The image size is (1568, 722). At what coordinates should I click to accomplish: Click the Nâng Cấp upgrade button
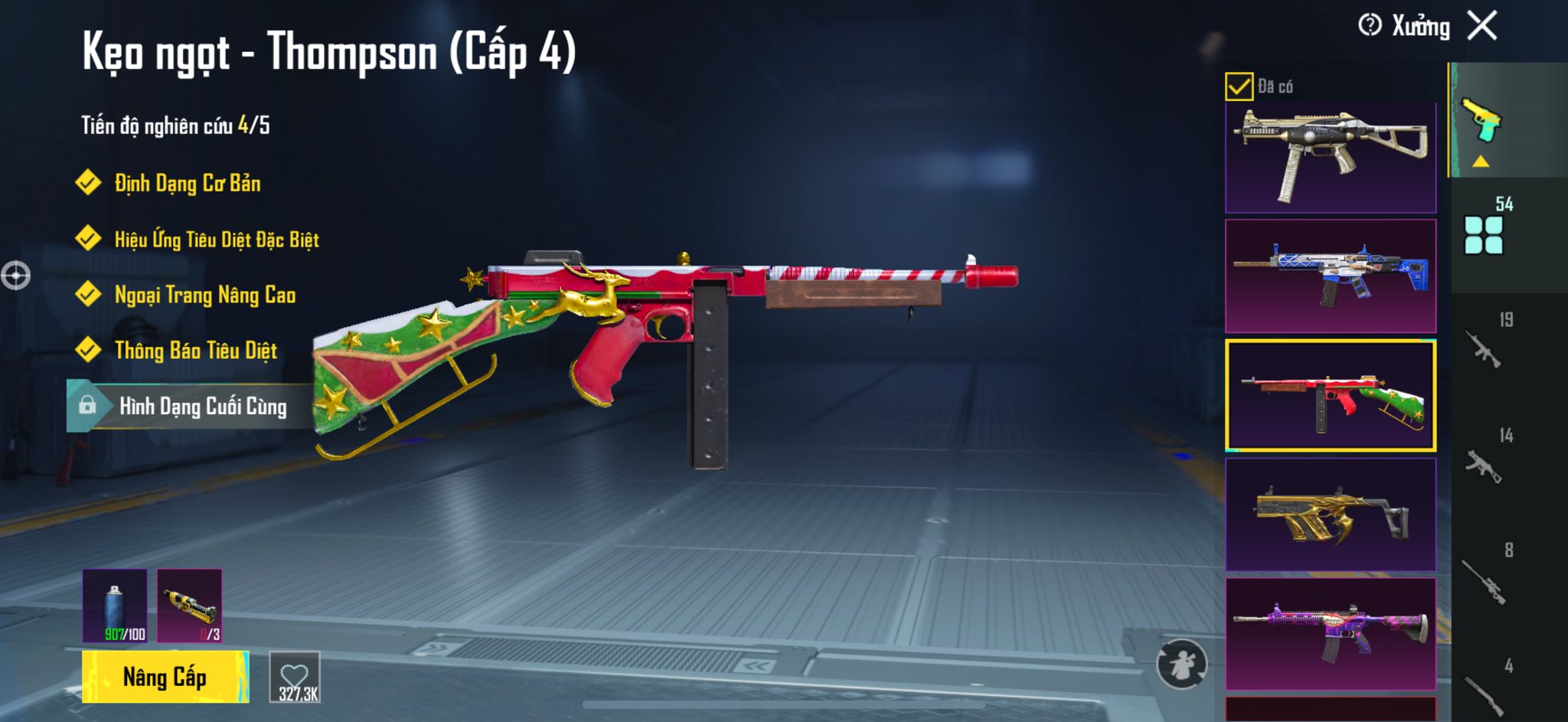[165, 677]
